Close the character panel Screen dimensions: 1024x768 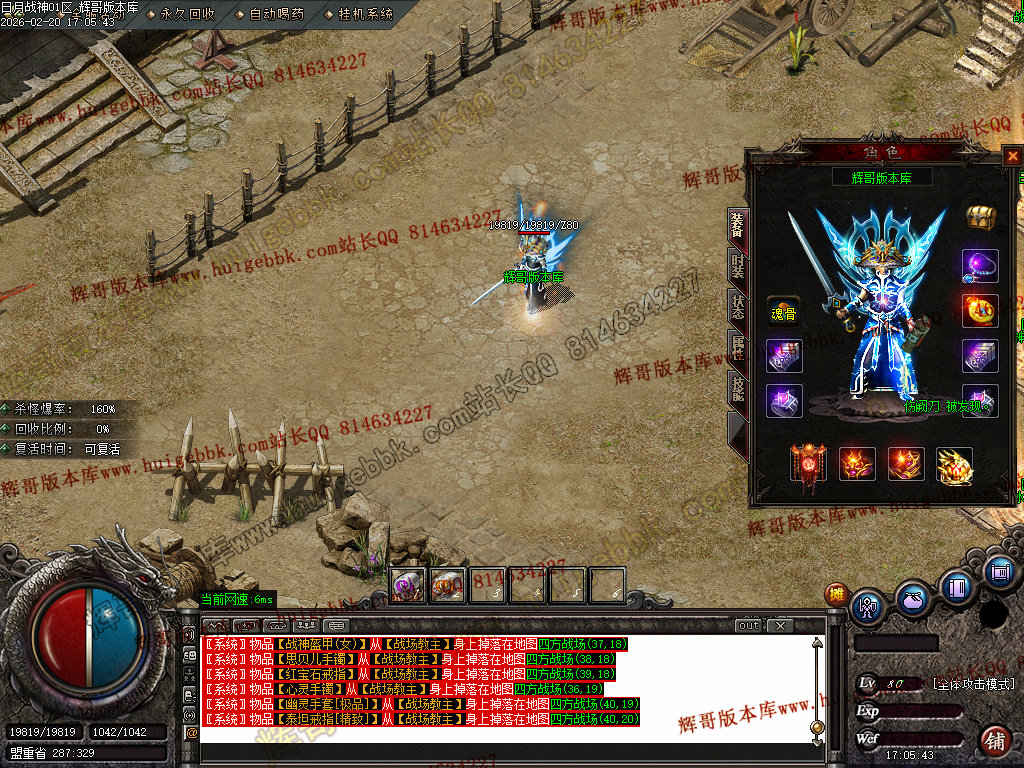click(1012, 156)
